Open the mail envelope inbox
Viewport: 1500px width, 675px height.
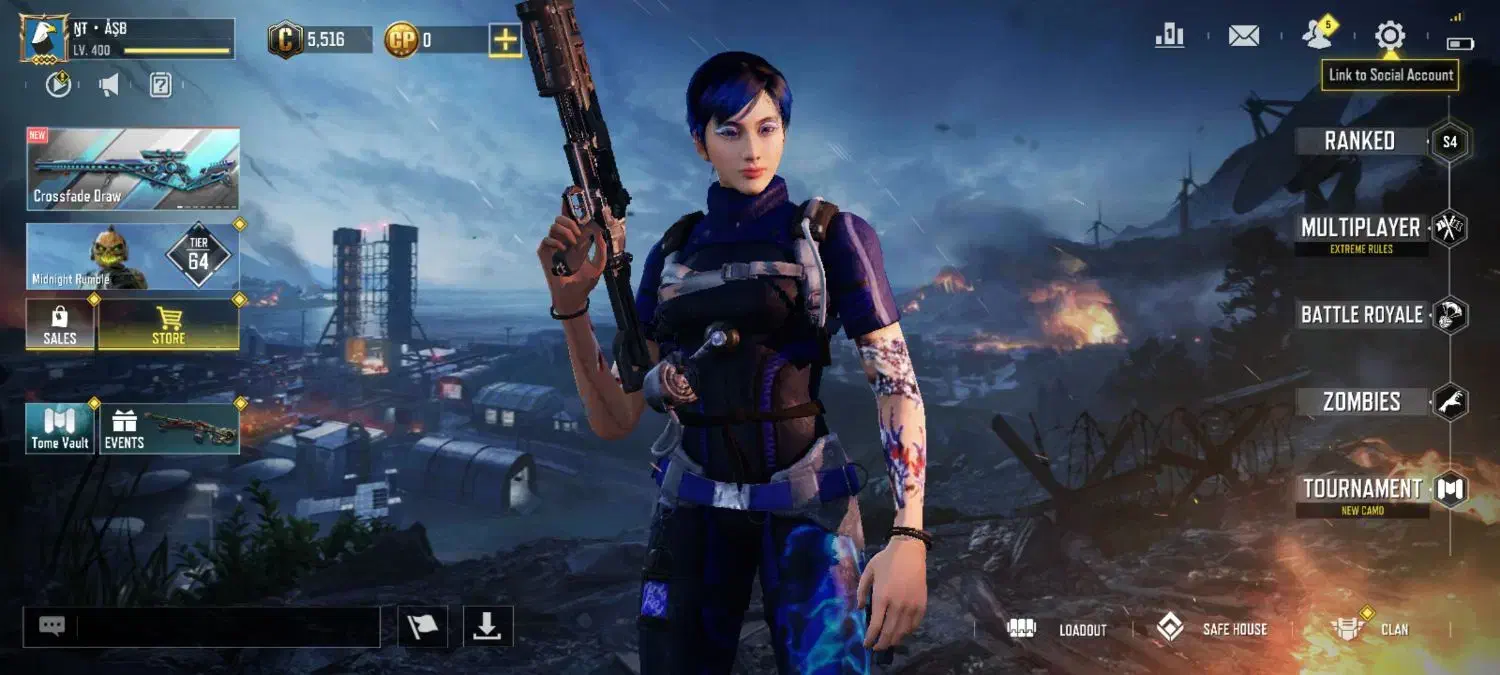pos(1243,37)
